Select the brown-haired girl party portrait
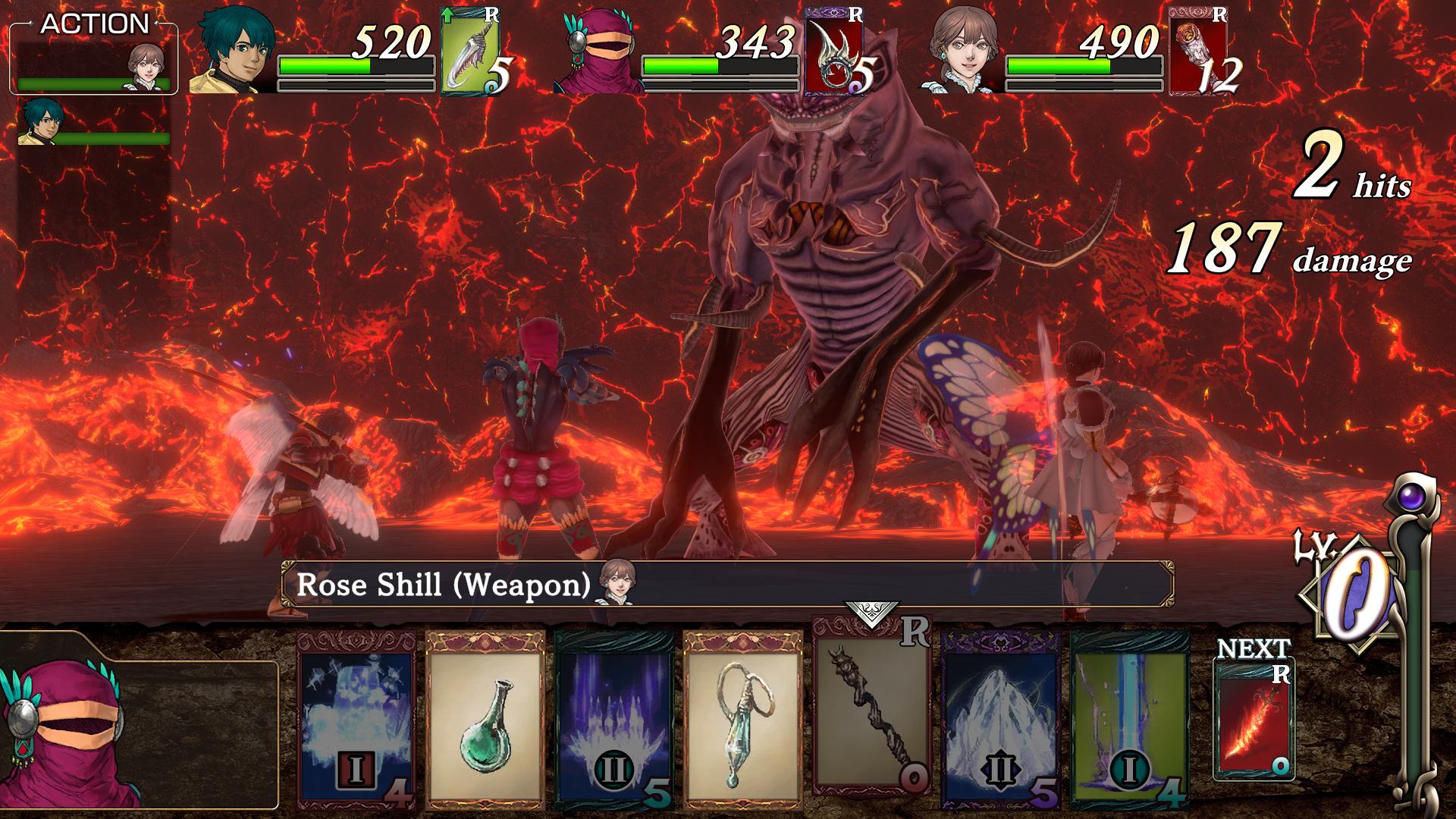 tap(963, 52)
